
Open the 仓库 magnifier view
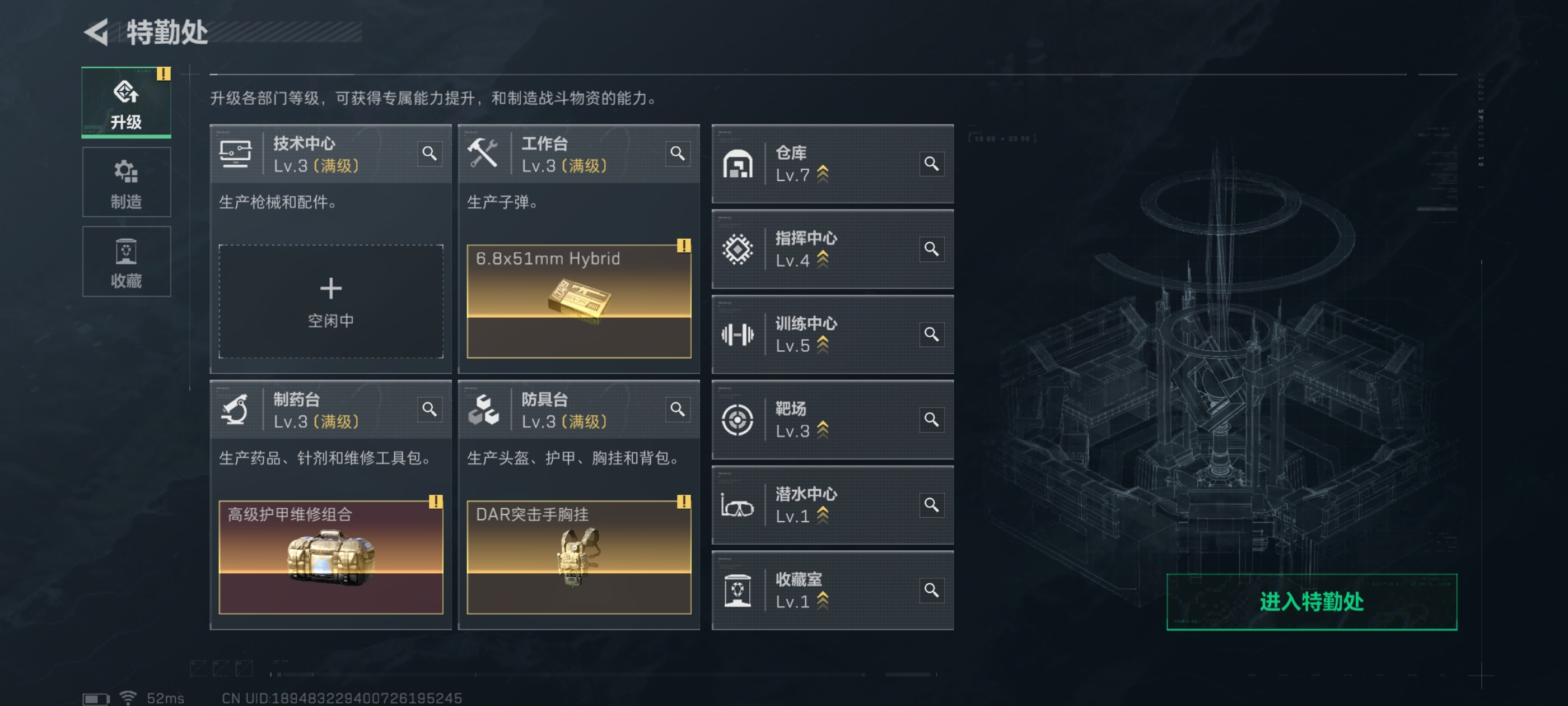coord(931,163)
